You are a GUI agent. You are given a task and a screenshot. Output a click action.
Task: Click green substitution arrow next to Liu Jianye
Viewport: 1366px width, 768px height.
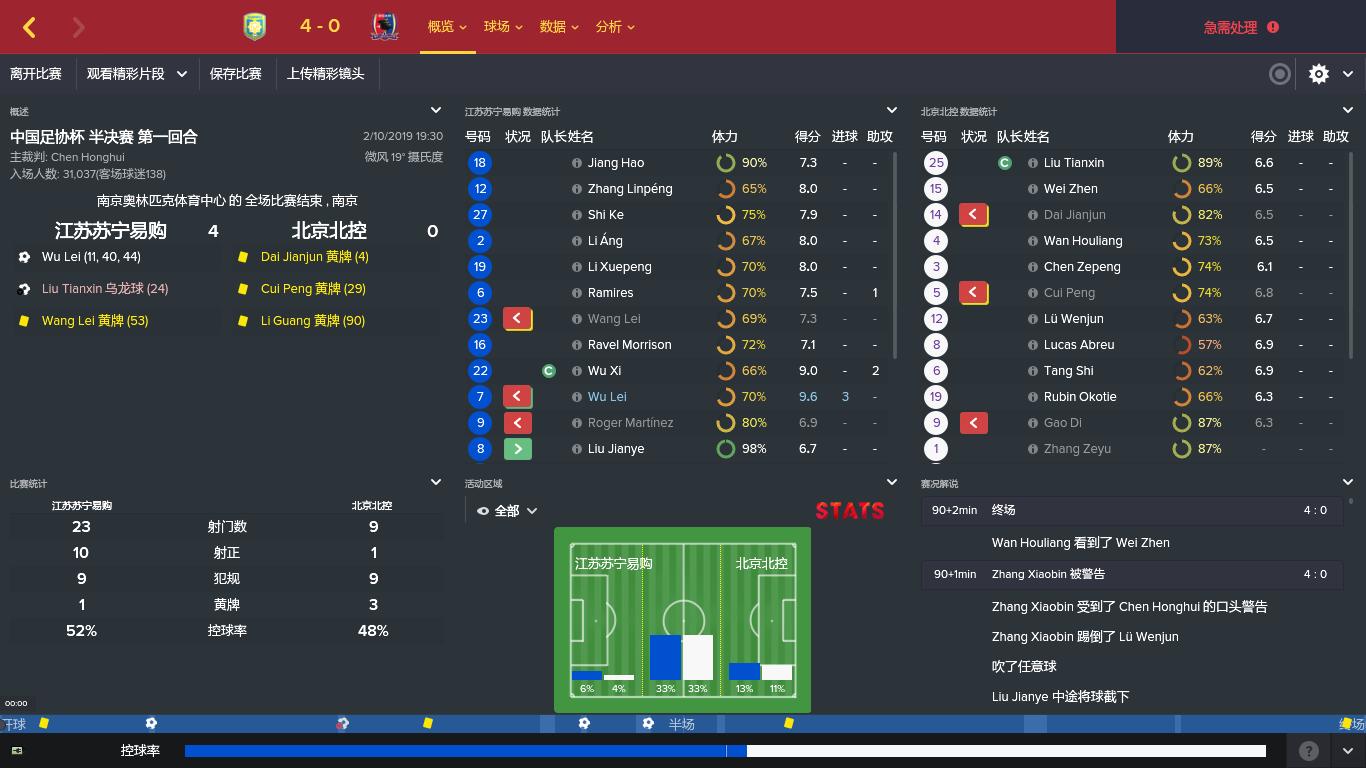tap(518, 448)
